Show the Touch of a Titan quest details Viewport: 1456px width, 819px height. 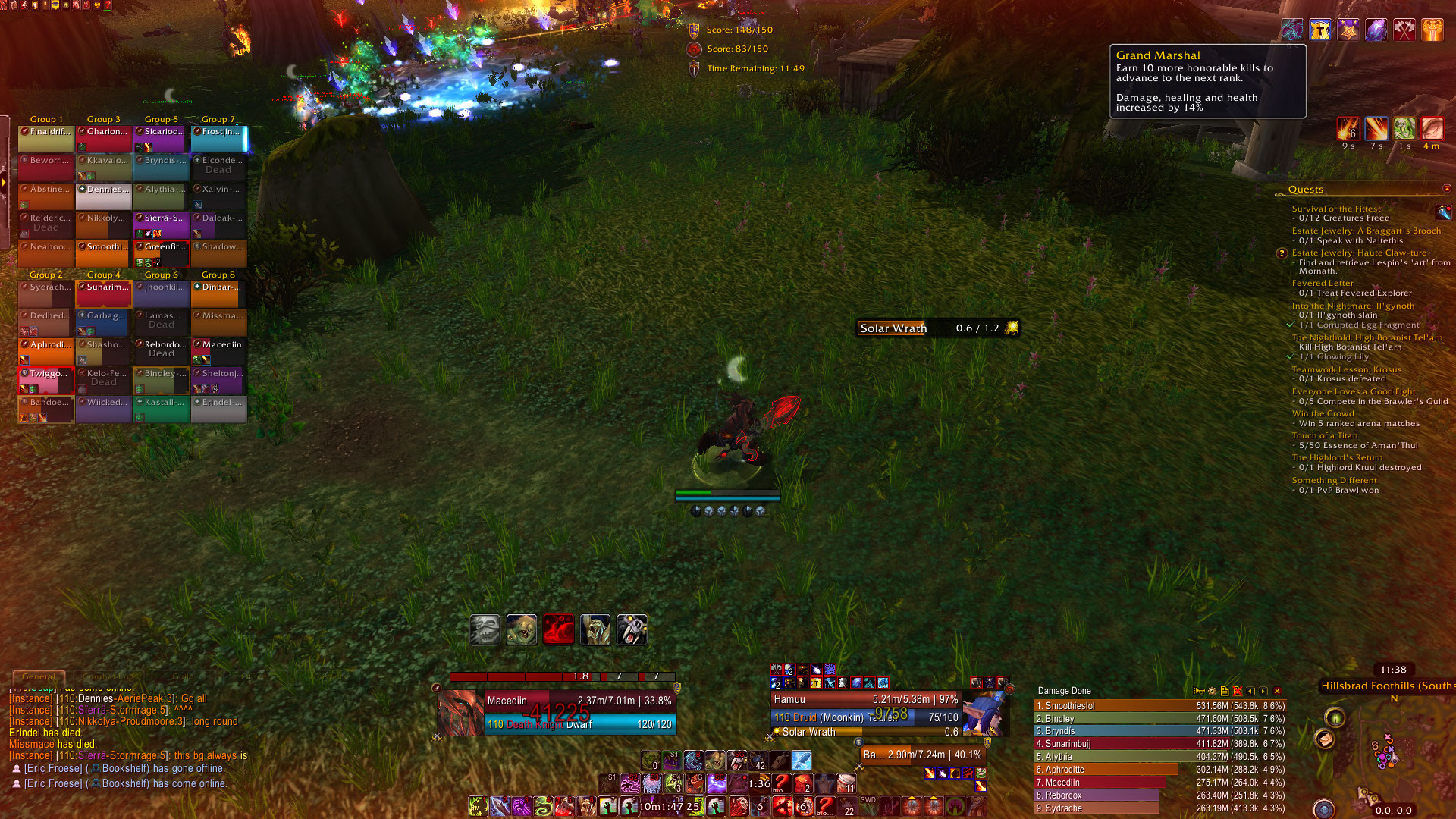[x=1324, y=435]
